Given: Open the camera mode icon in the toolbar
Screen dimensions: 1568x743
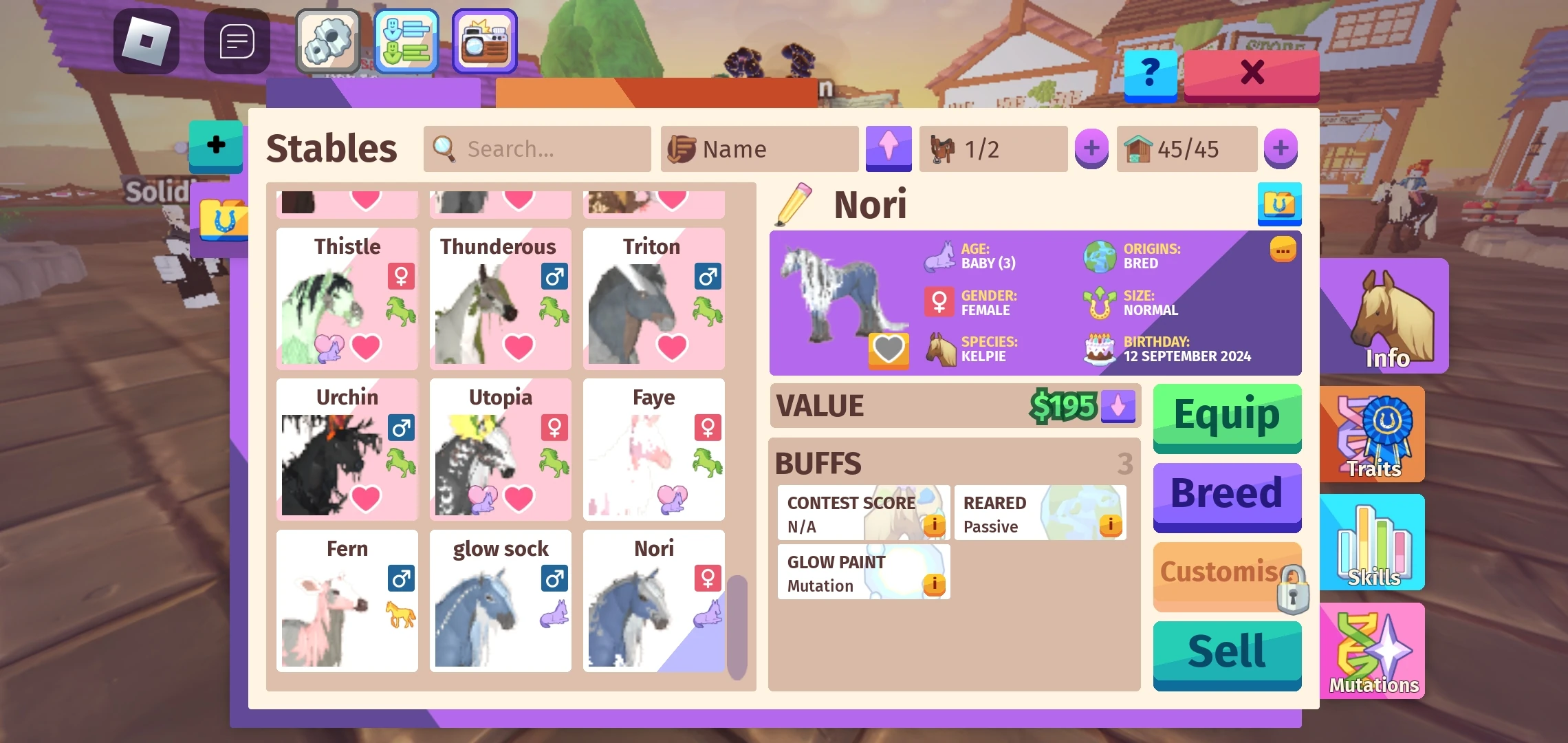Looking at the screenshot, I should click(x=483, y=41).
